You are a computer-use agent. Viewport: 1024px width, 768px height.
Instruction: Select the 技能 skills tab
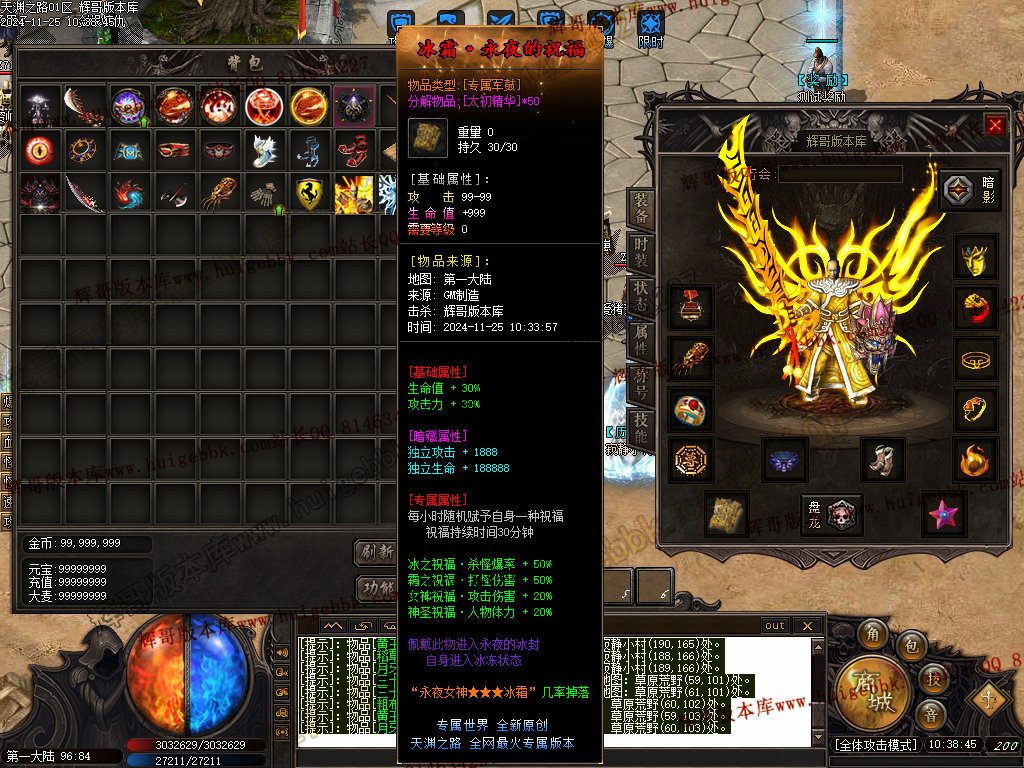[x=641, y=428]
